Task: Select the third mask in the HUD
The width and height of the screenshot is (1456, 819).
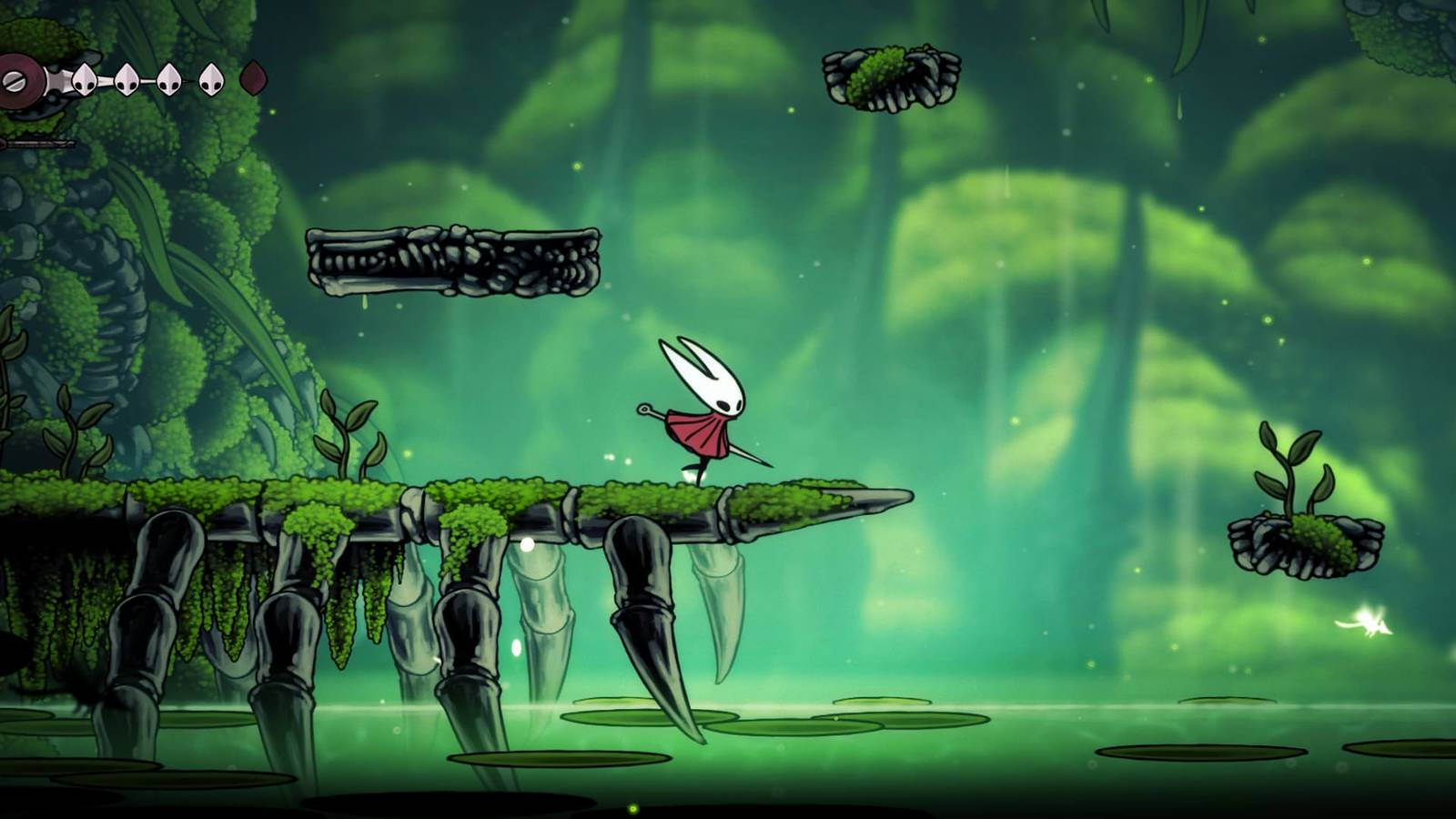Action: point(168,80)
